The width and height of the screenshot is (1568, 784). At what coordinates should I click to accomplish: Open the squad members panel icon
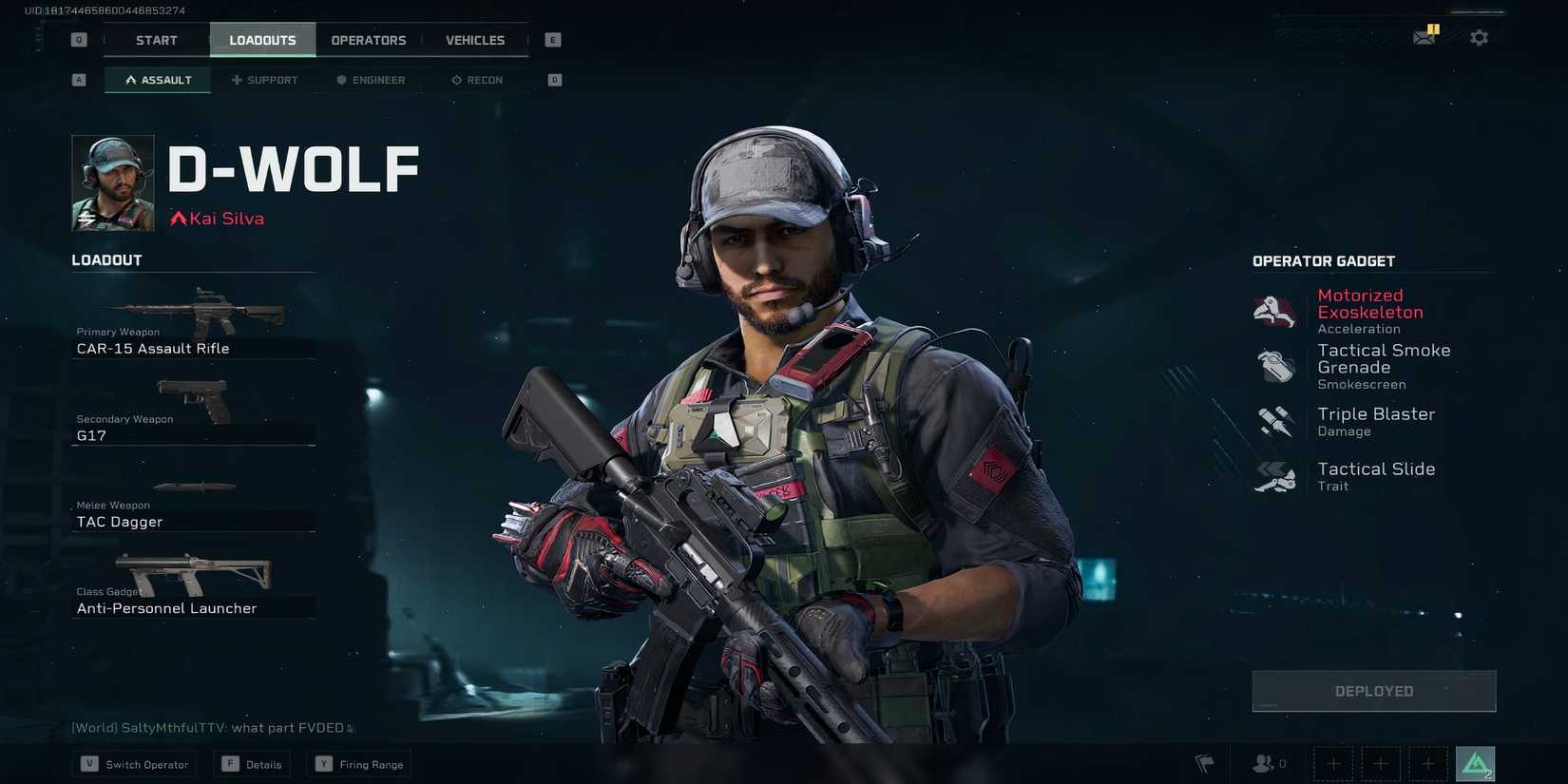[x=1264, y=763]
